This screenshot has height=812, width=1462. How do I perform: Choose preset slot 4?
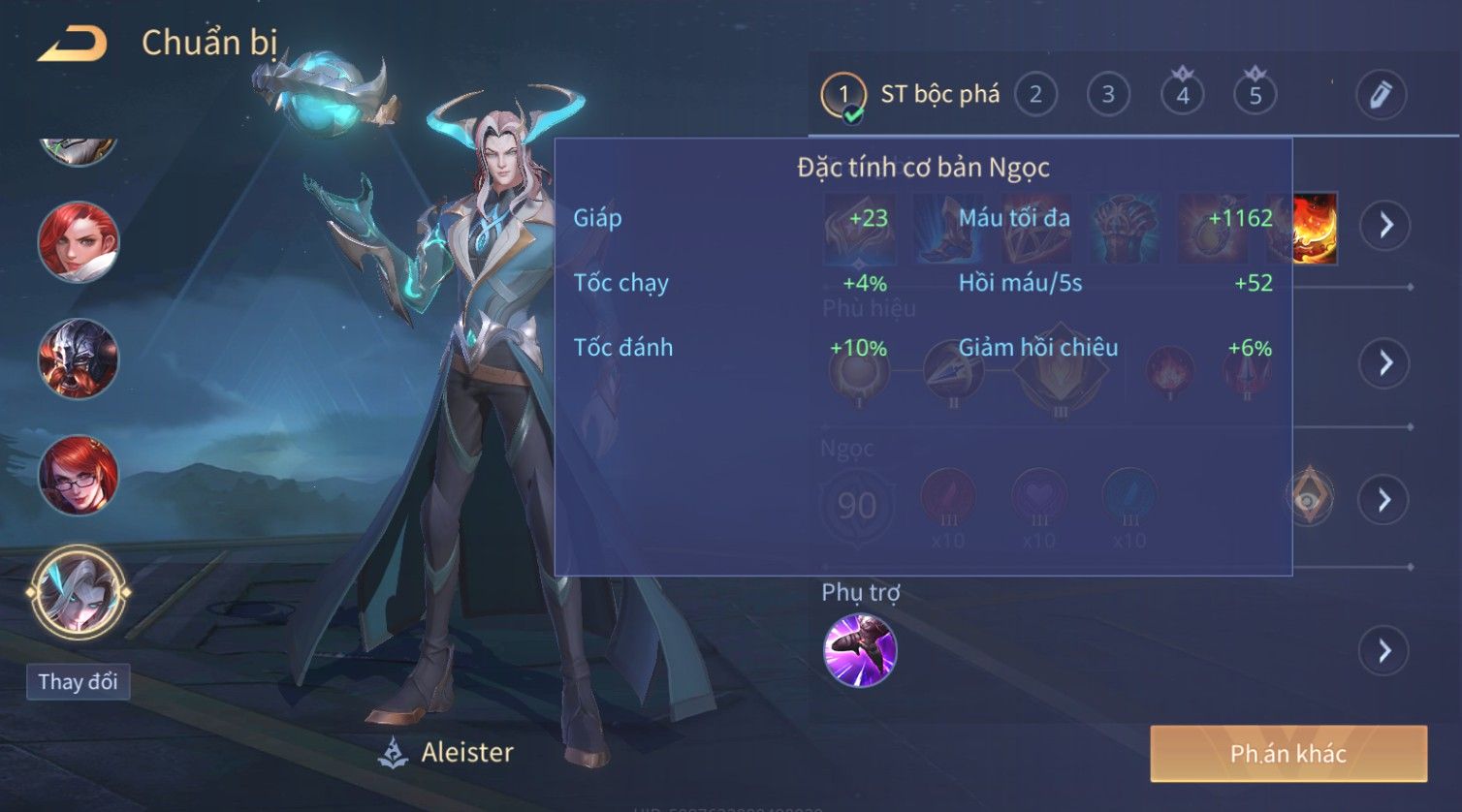tap(1182, 95)
